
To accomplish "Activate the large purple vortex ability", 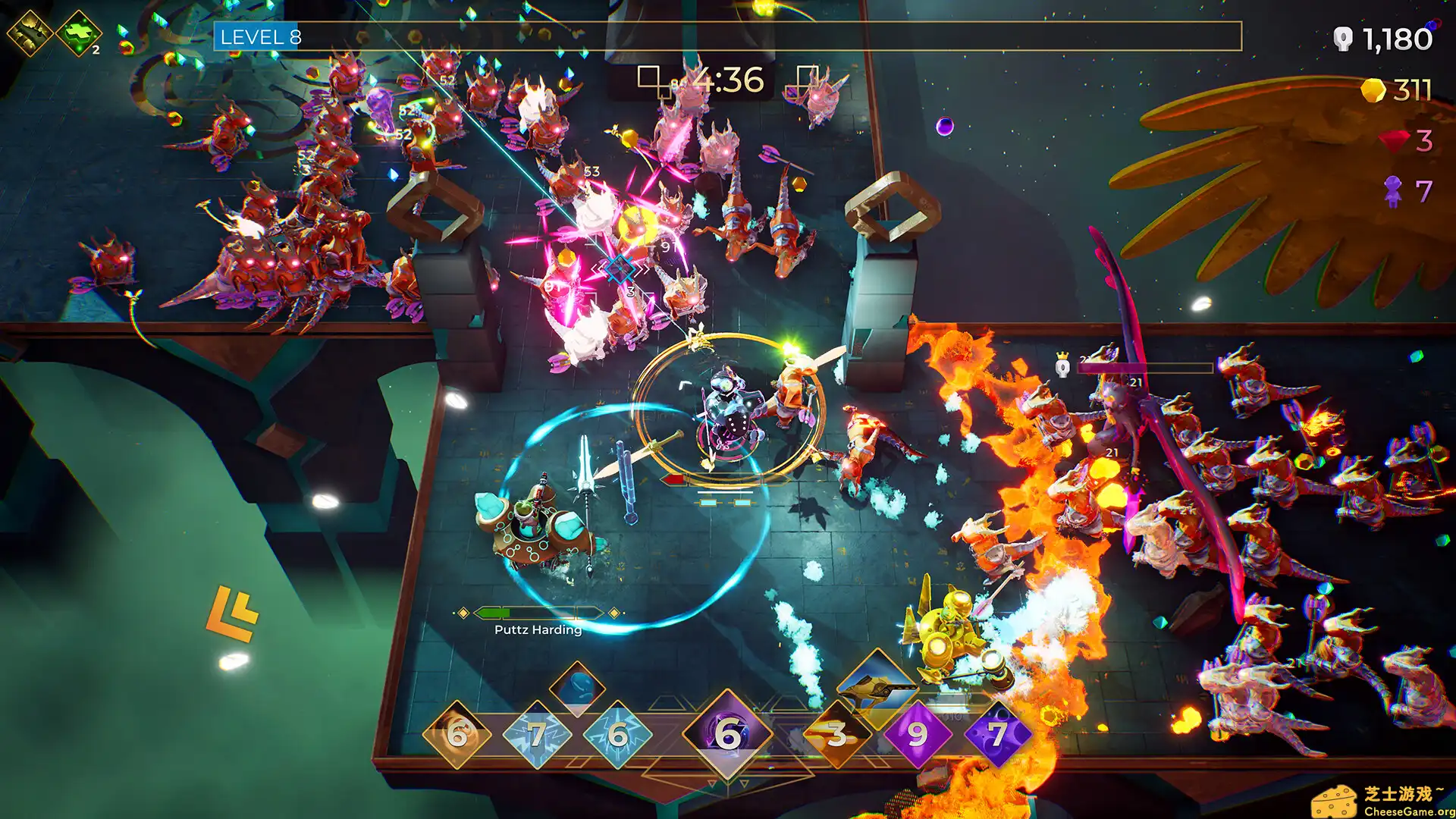I will (x=727, y=733).
